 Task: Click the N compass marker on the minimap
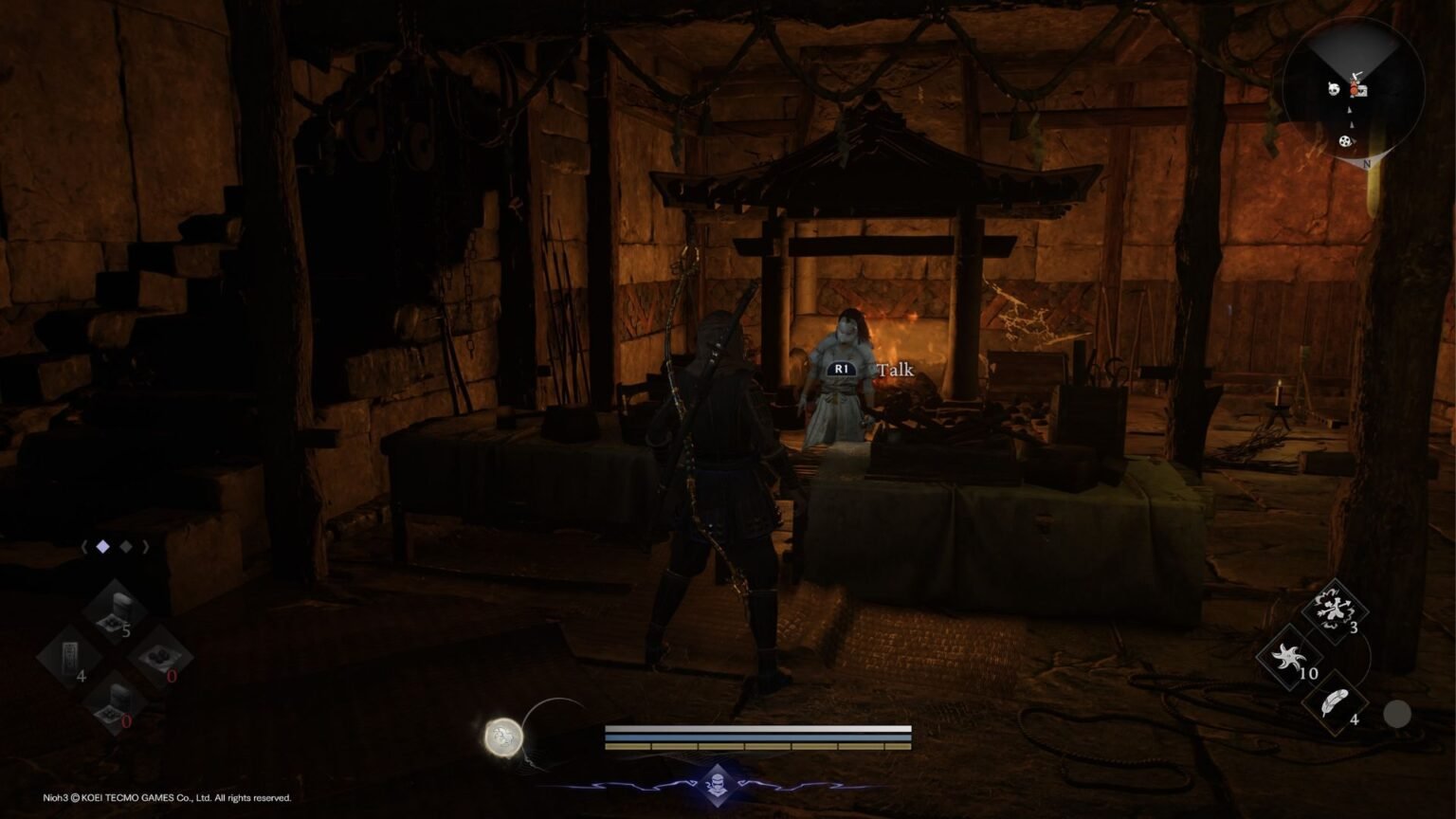[1366, 163]
